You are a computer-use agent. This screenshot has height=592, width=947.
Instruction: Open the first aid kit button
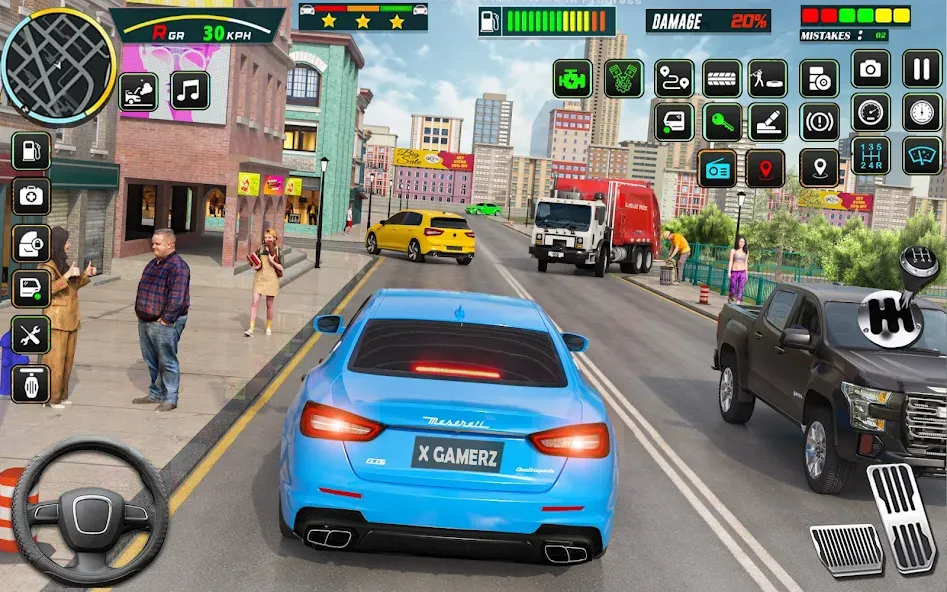click(x=31, y=197)
